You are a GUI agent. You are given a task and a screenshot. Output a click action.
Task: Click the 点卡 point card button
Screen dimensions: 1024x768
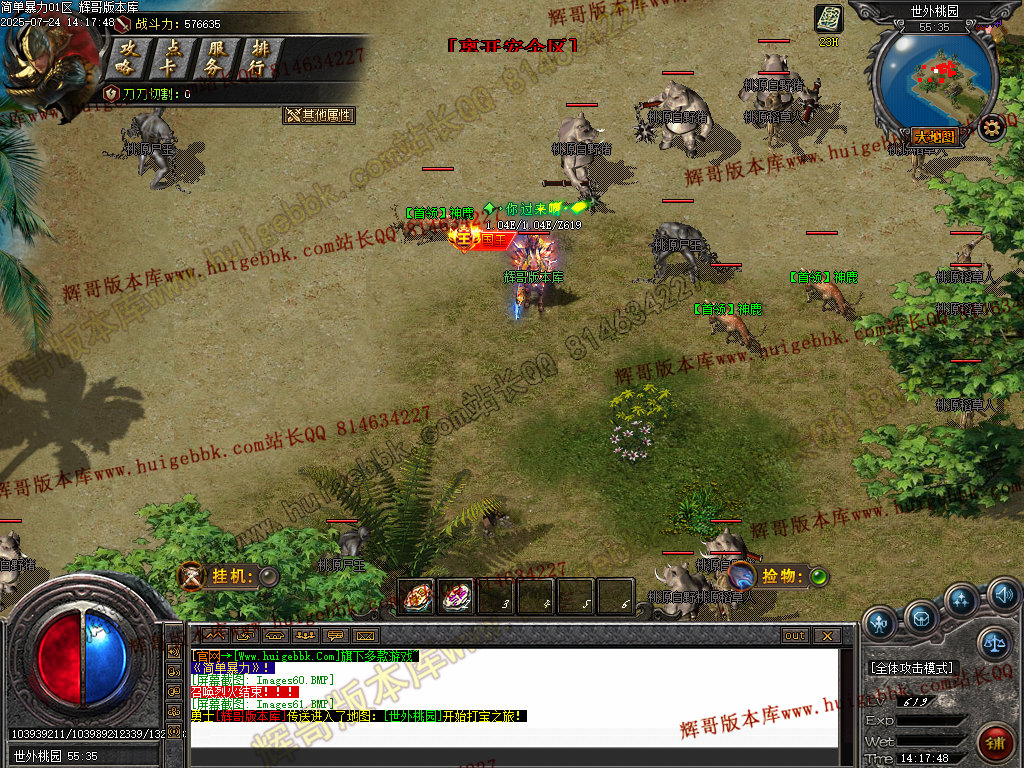174,59
